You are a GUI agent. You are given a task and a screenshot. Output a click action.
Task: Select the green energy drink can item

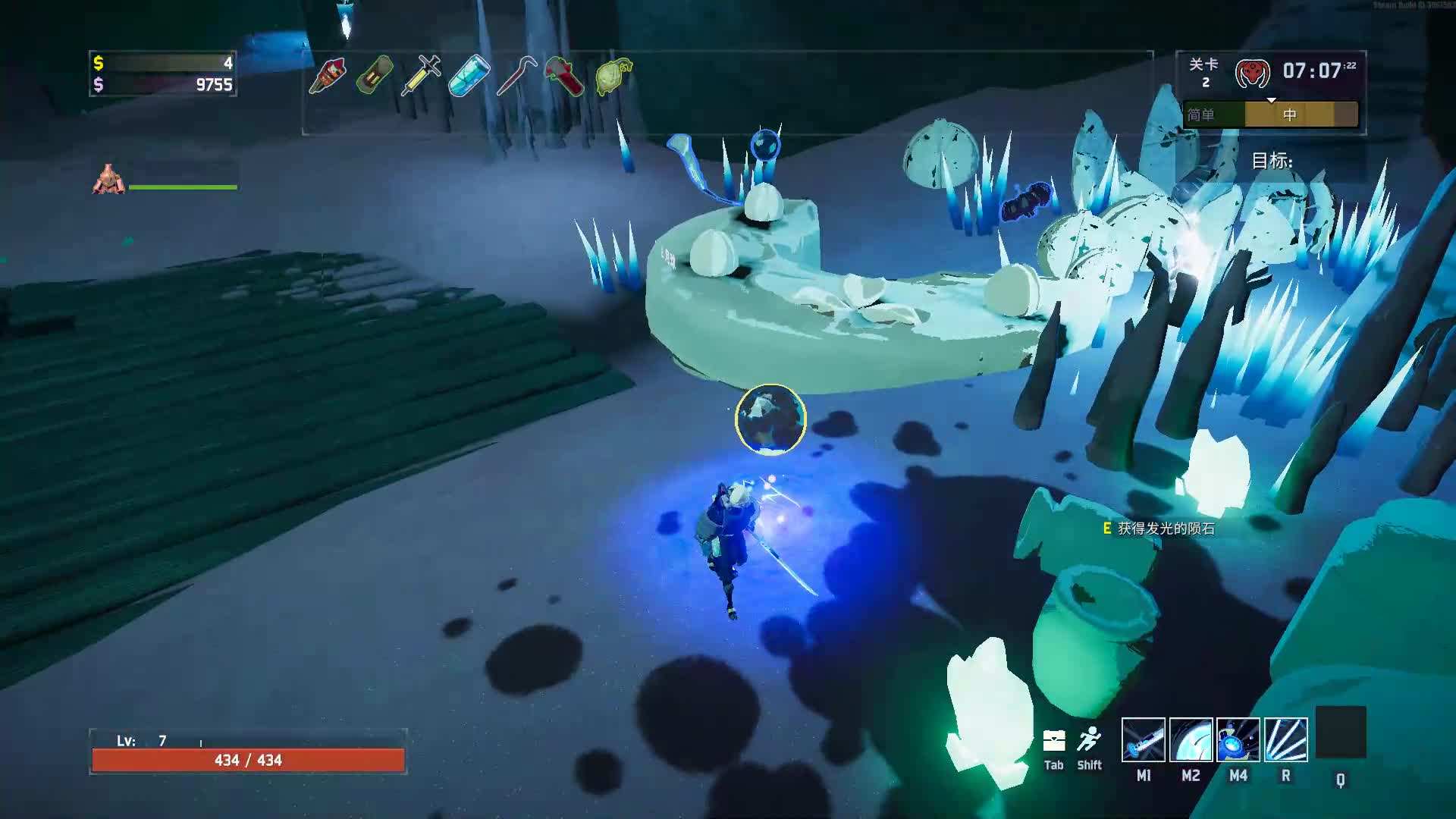(375, 76)
